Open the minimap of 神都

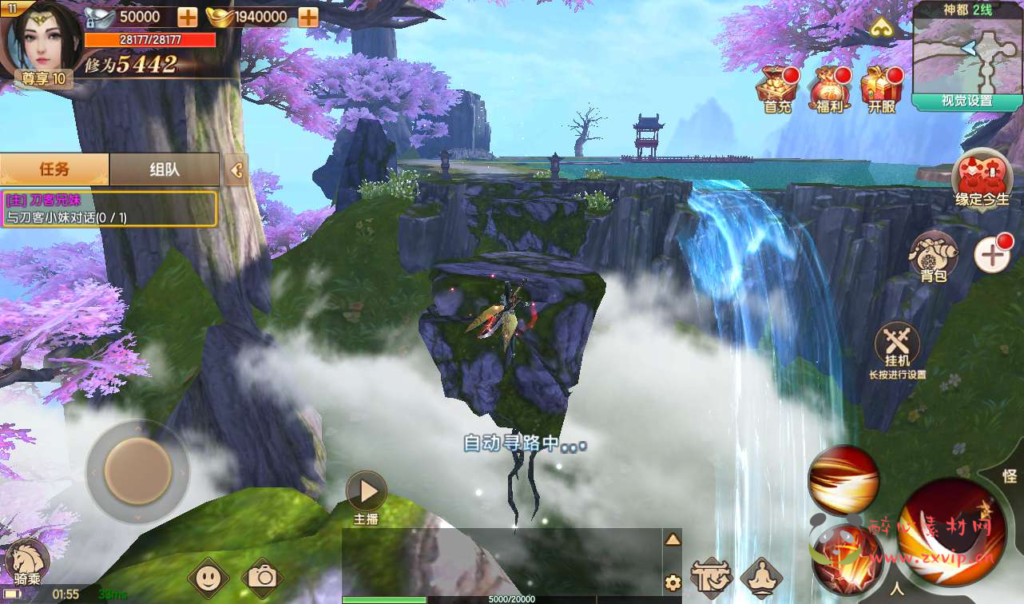(x=966, y=52)
